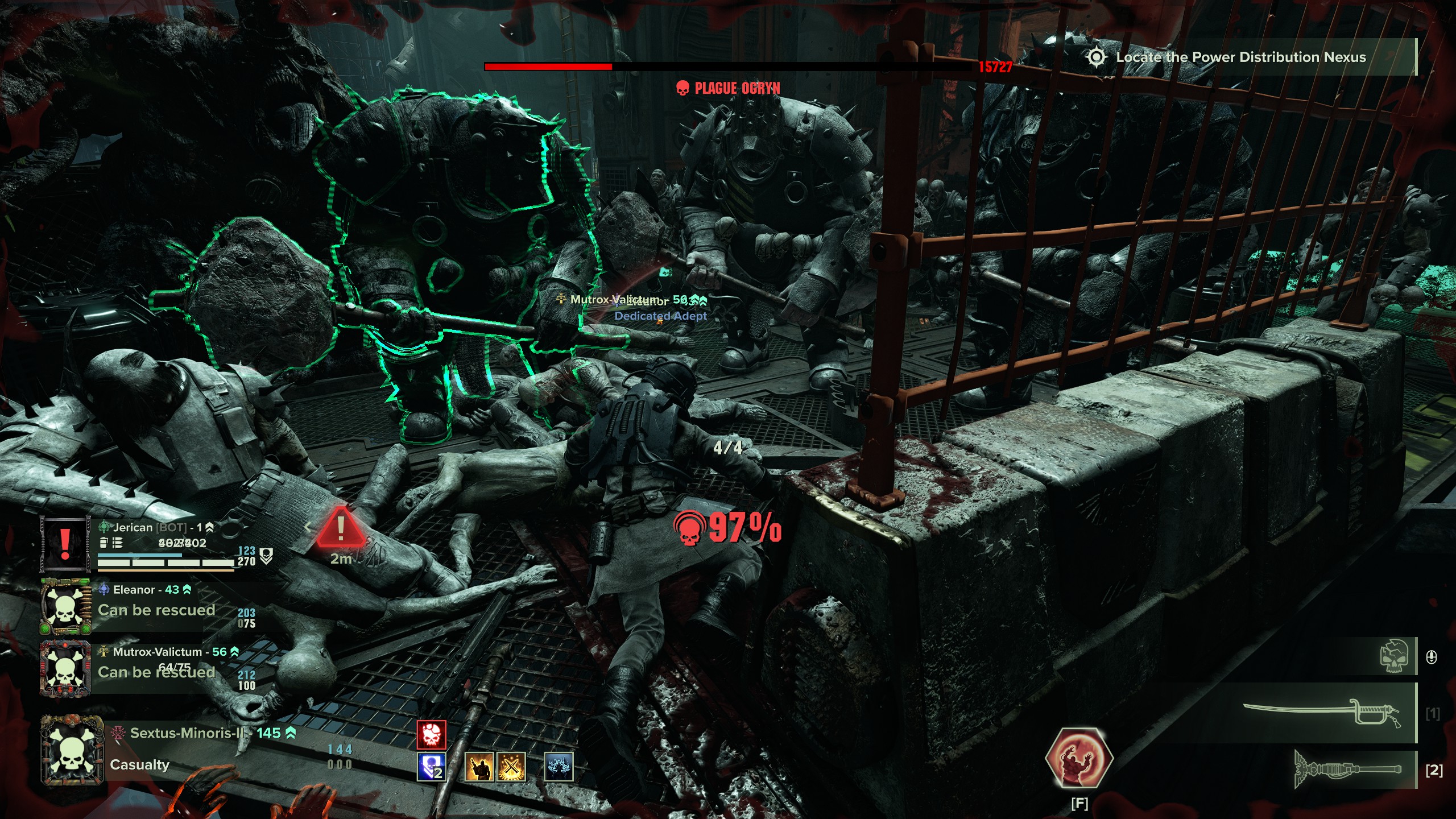Click the red warning triangle rescue marker

pyautogui.click(x=341, y=528)
